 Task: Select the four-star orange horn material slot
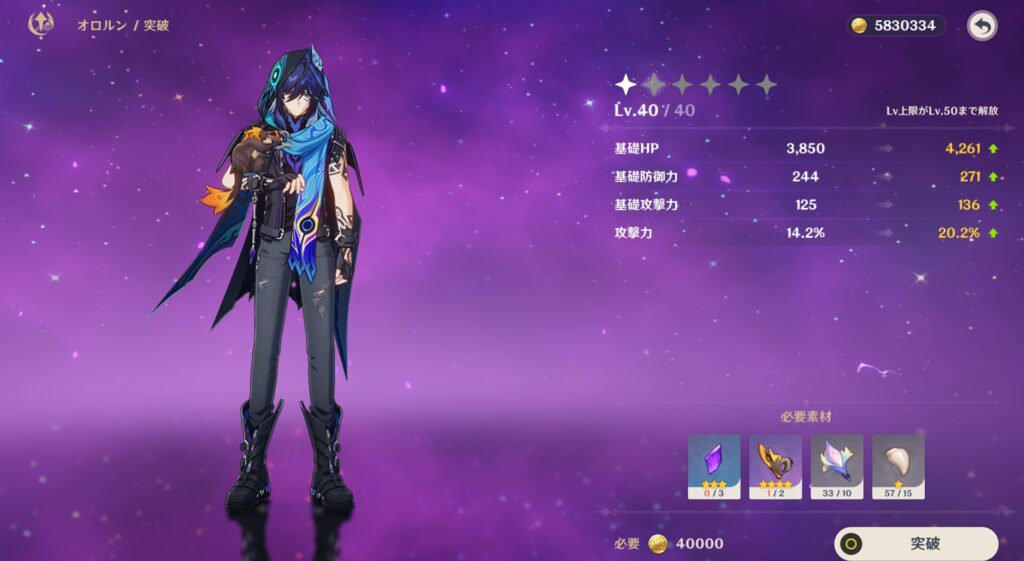click(775, 466)
